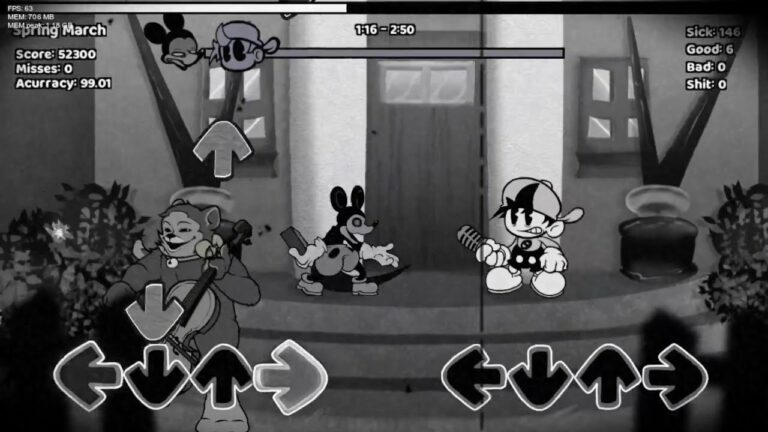Click the opponent's left arrow receptor
This screenshot has width=768, height=432.
point(88,376)
